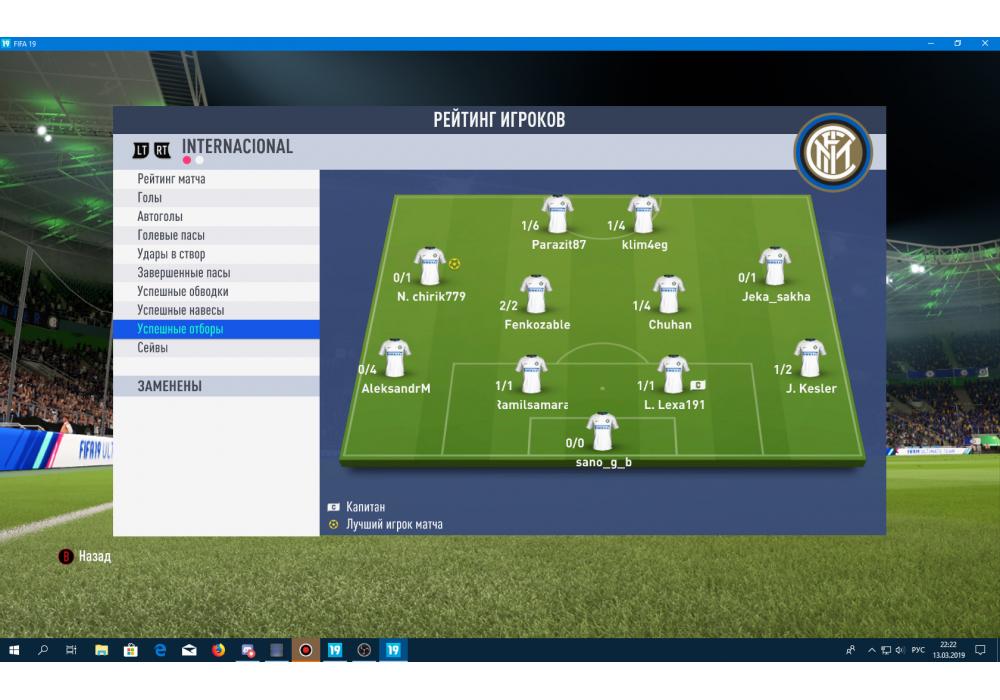Select the Успешные навесы row
1000x700 pixels.
181,310
